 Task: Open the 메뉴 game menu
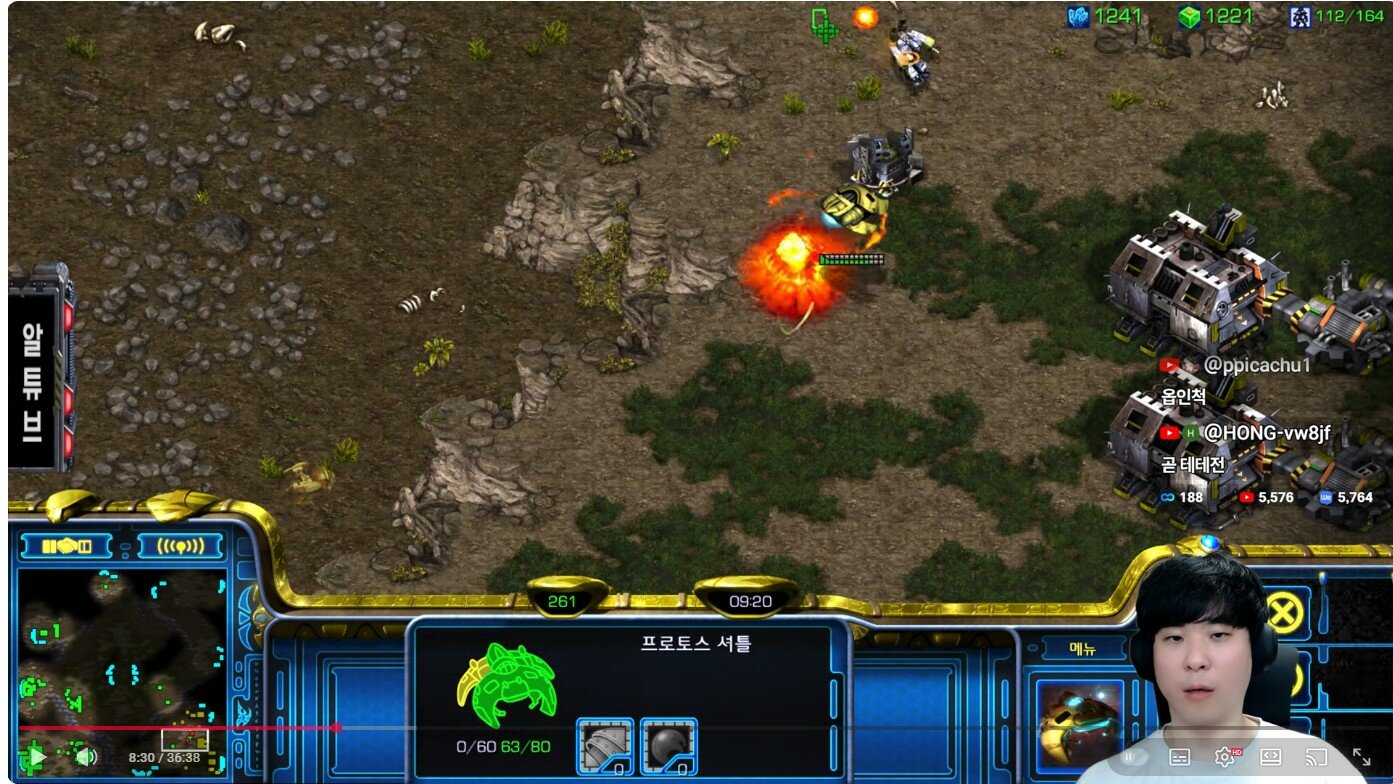(x=1083, y=649)
